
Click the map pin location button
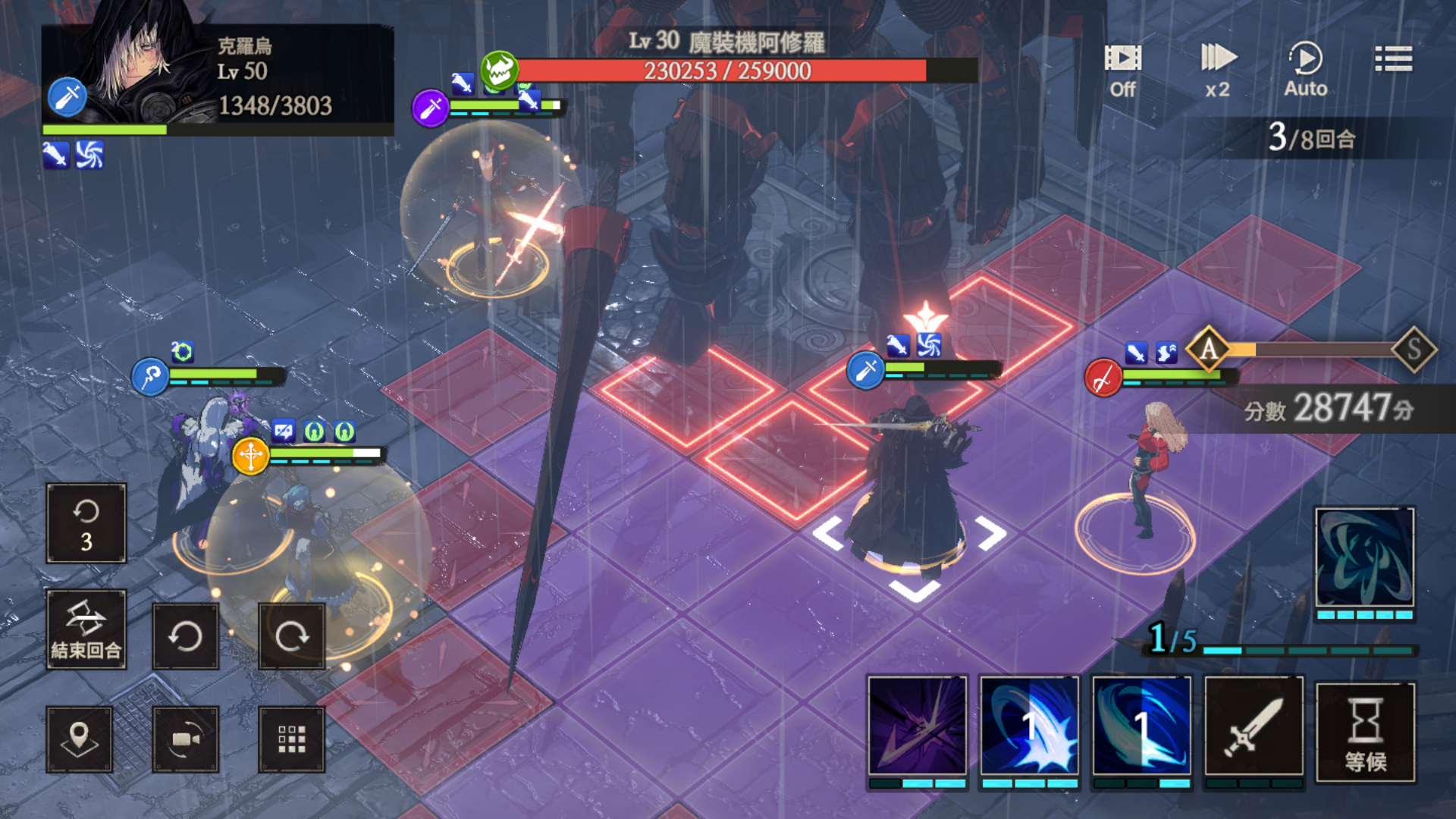(80, 739)
